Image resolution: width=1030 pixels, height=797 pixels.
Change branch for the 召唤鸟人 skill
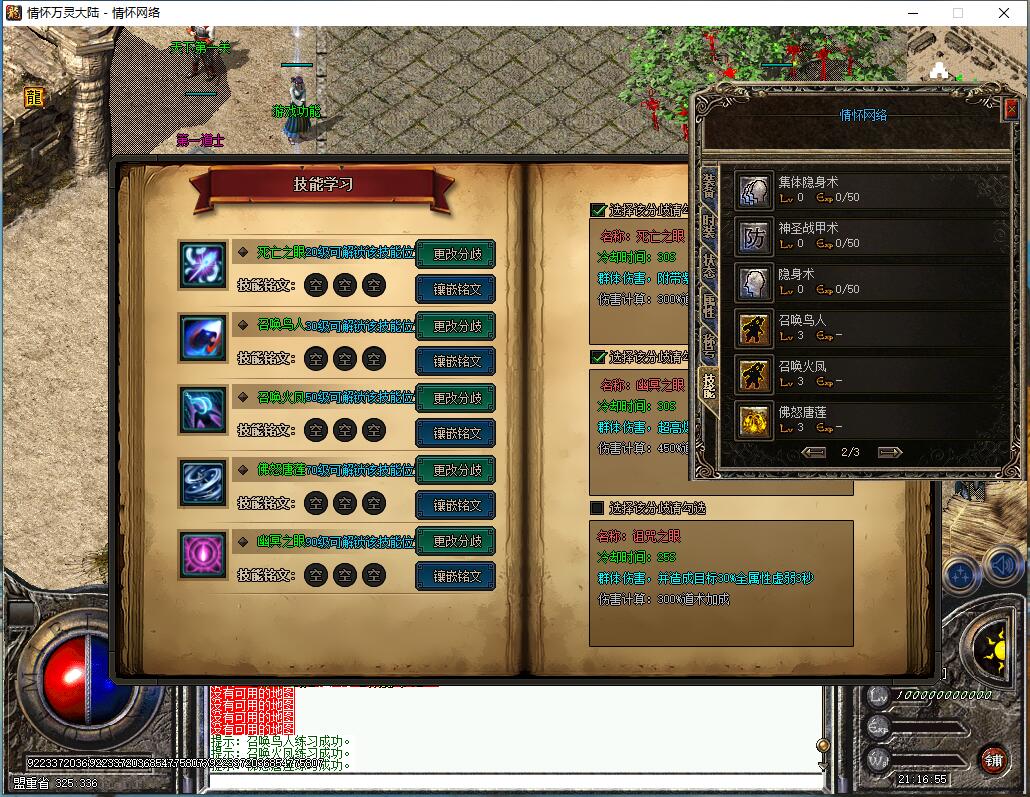point(456,326)
